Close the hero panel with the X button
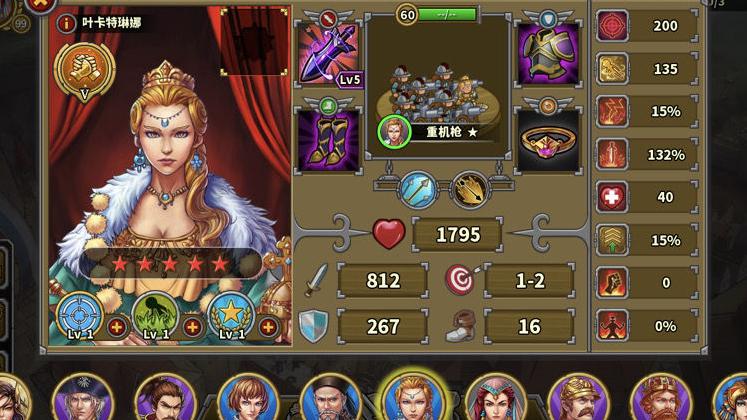747x420 pixels. coord(40,3)
